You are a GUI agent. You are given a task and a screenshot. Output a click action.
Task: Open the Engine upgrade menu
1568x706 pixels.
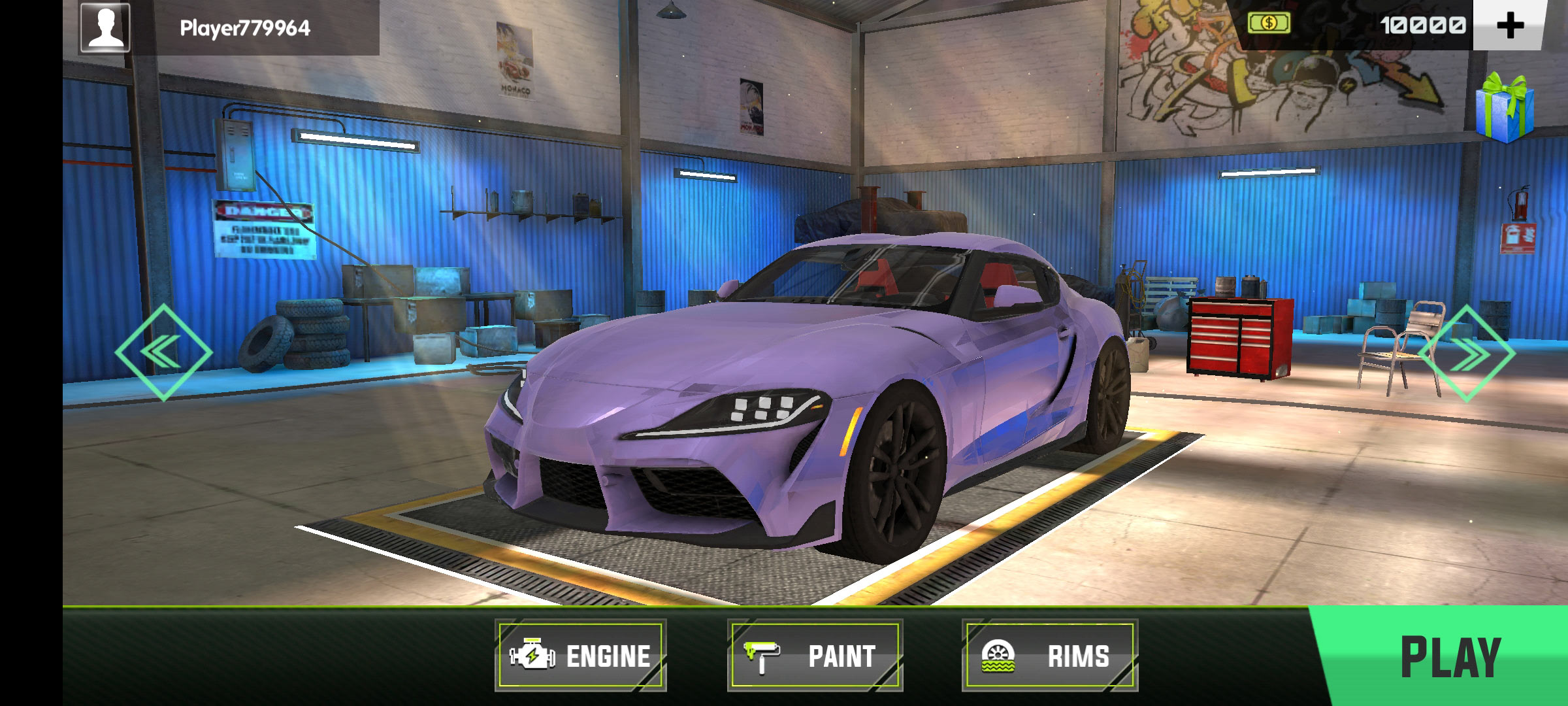[580, 656]
